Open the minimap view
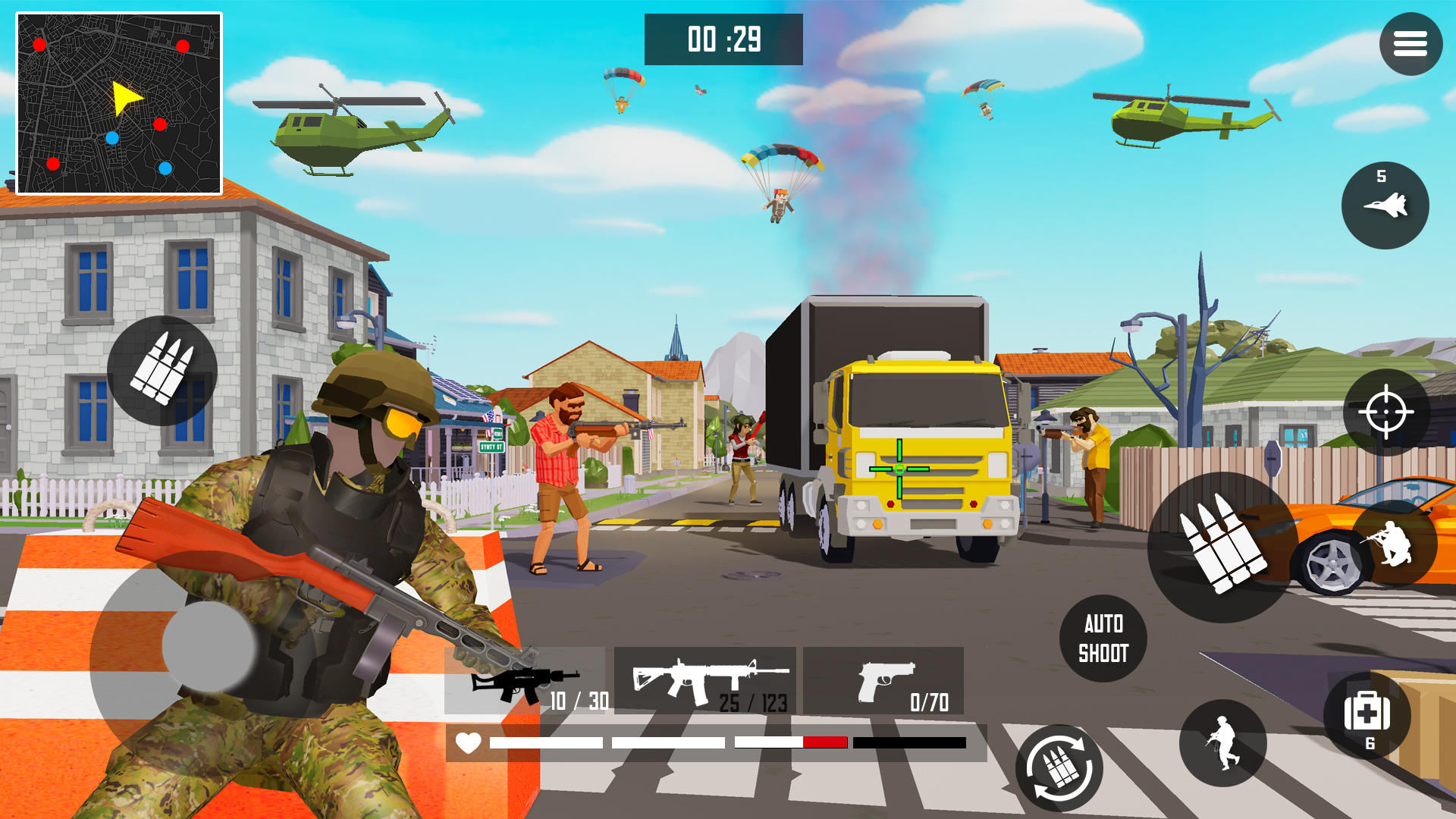Screen dimensions: 1456x819 pyautogui.click(x=116, y=101)
